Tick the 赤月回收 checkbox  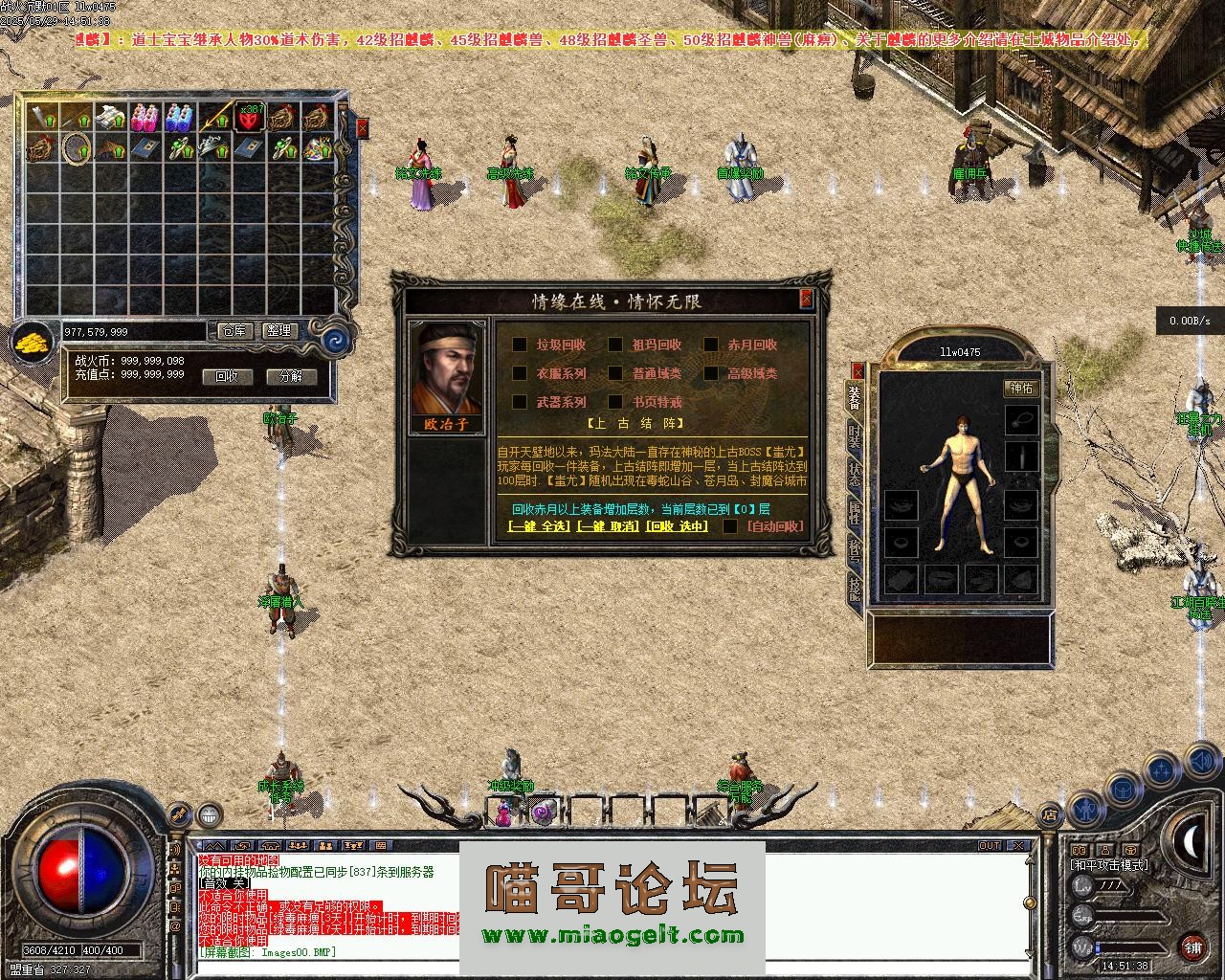tap(711, 345)
